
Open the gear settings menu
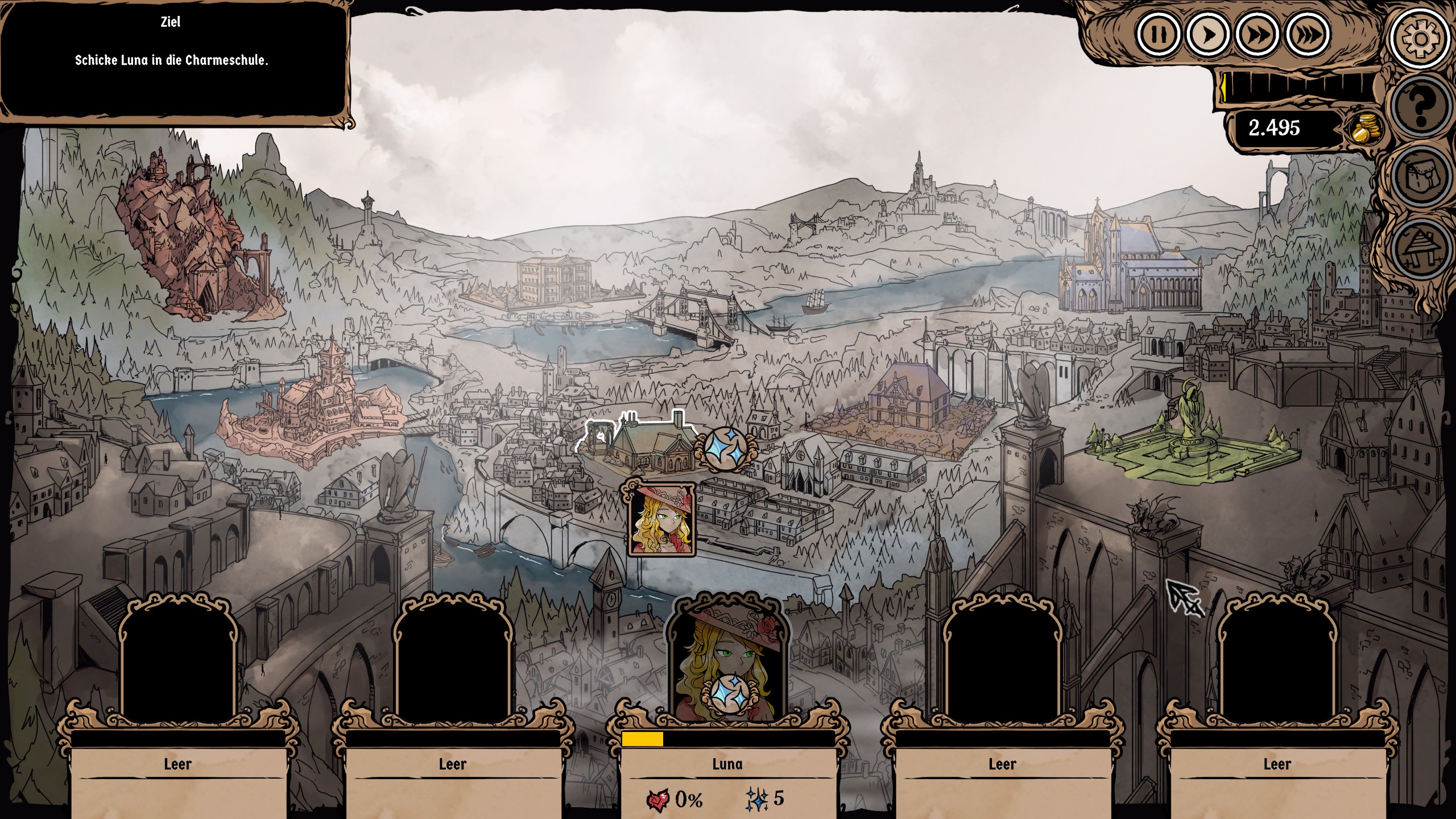click(x=1420, y=39)
